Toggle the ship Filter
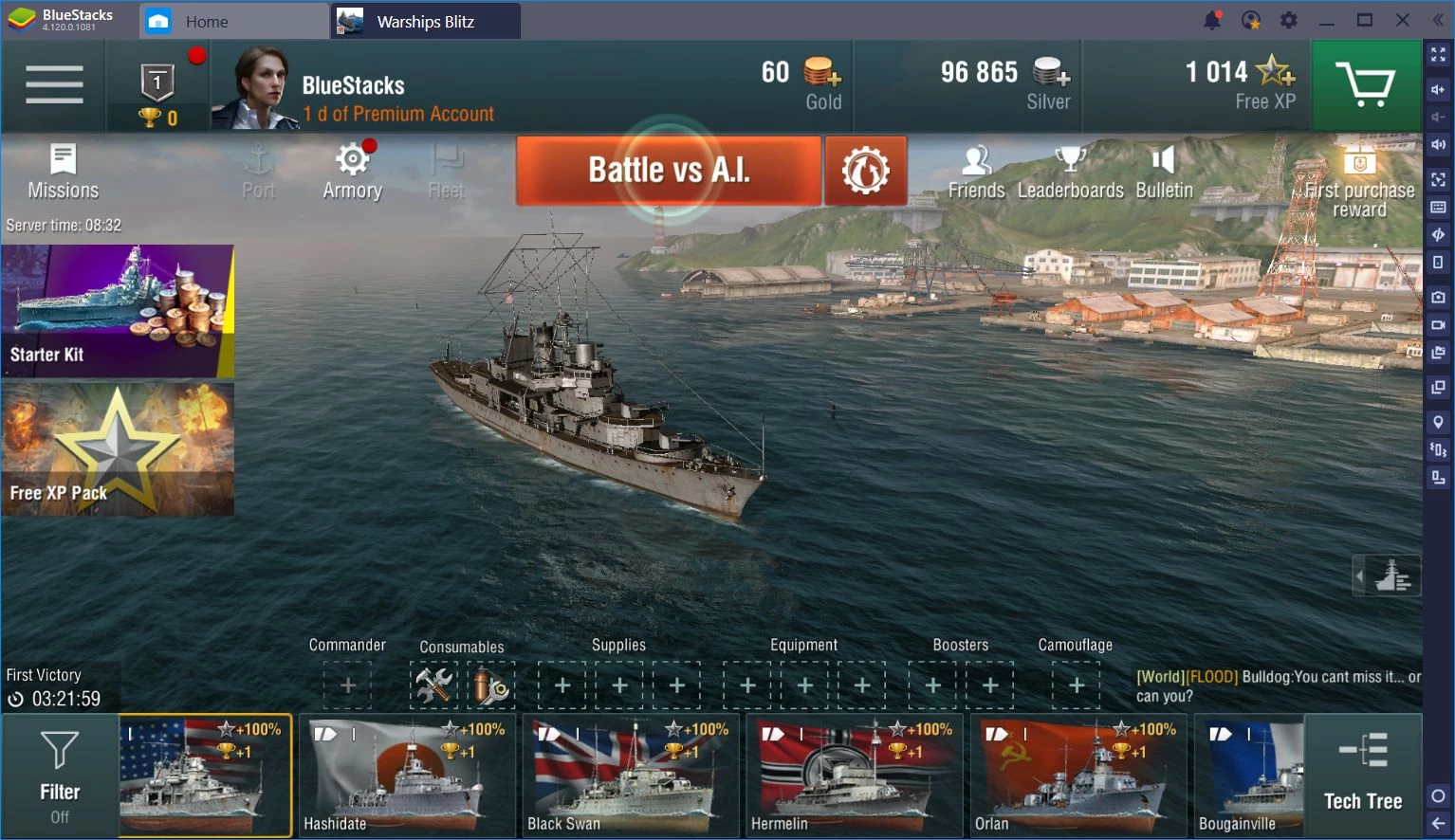1455x840 pixels. click(59, 776)
